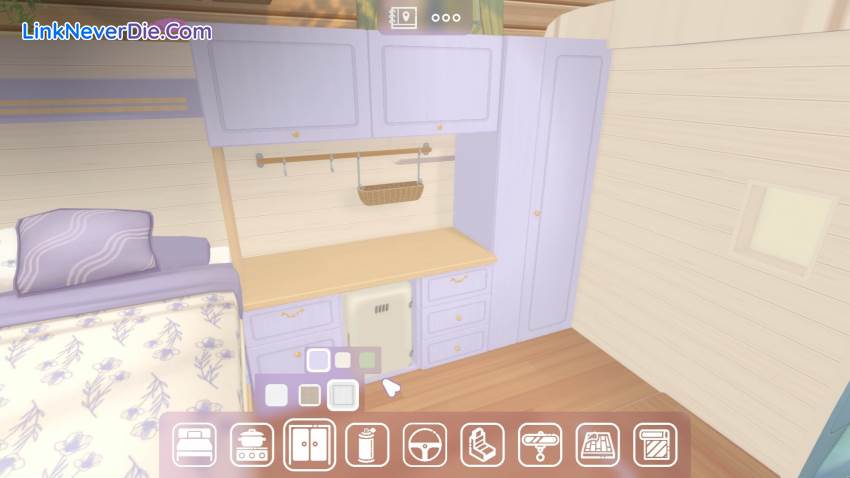
Task: Pick the steering wheel category
Action: [x=425, y=445]
